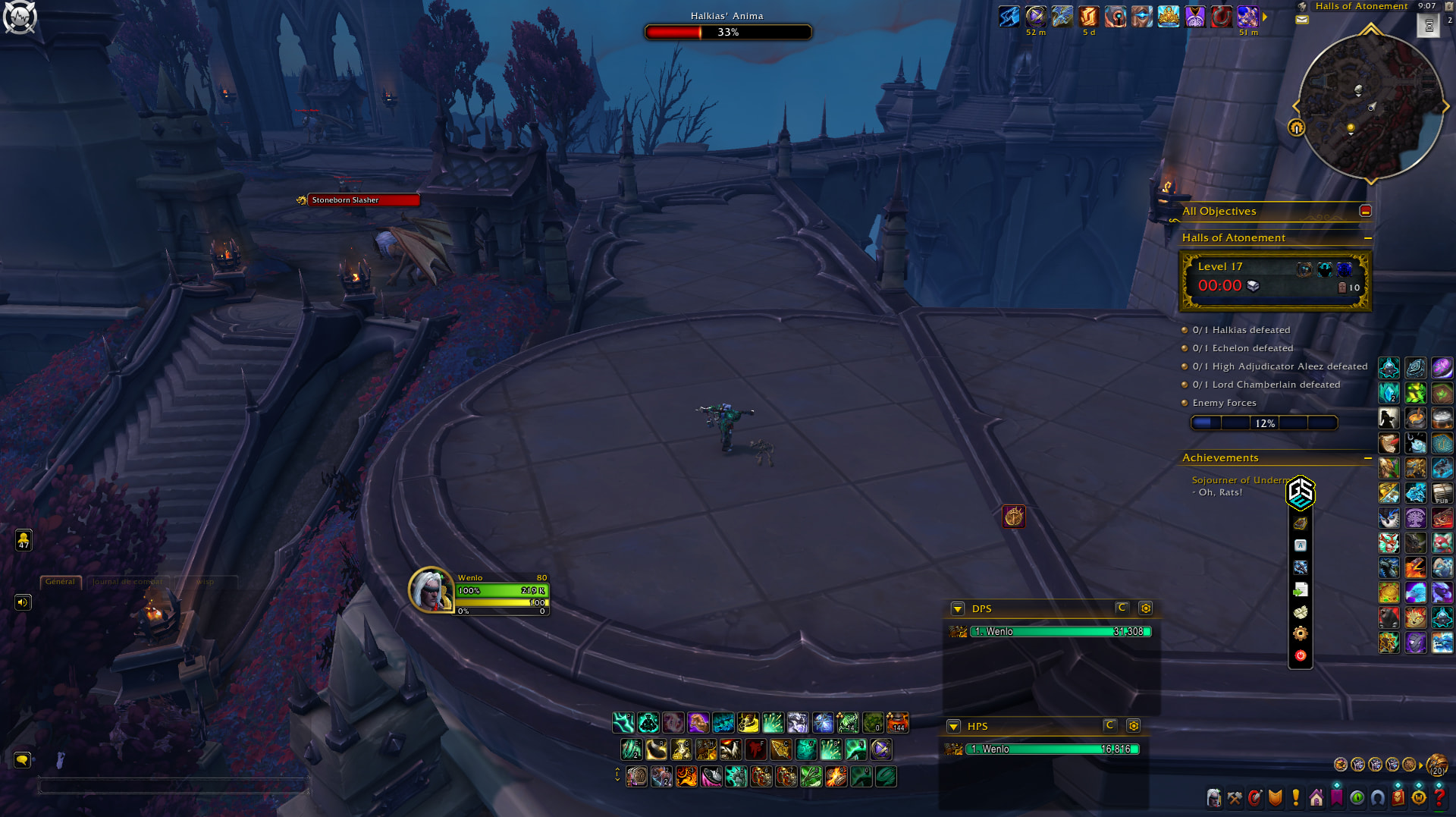Open the yellow exclamation quest log button
The width and height of the screenshot is (1456, 817).
1296,797
